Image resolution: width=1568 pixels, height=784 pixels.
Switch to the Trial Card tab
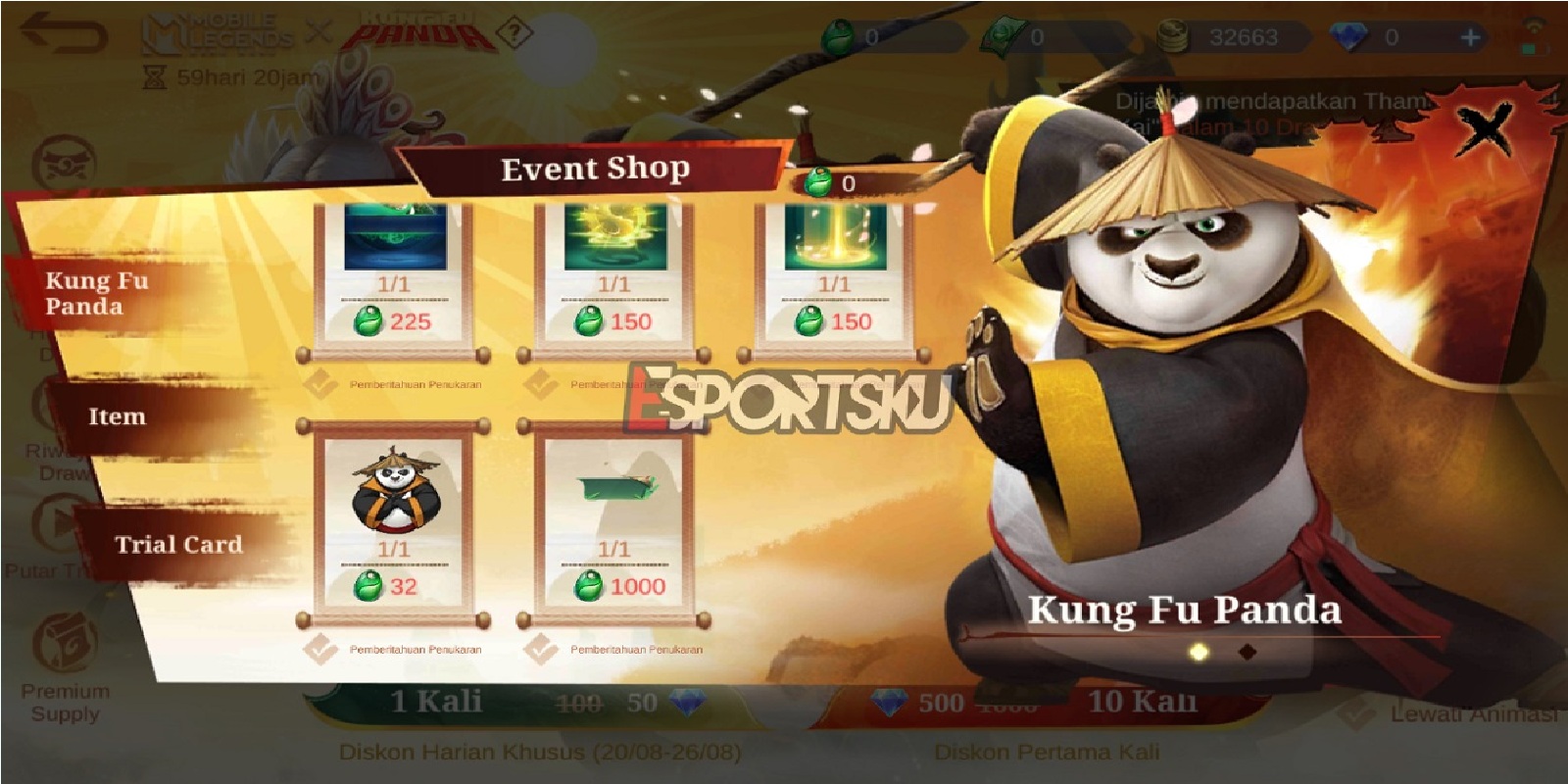tap(178, 545)
